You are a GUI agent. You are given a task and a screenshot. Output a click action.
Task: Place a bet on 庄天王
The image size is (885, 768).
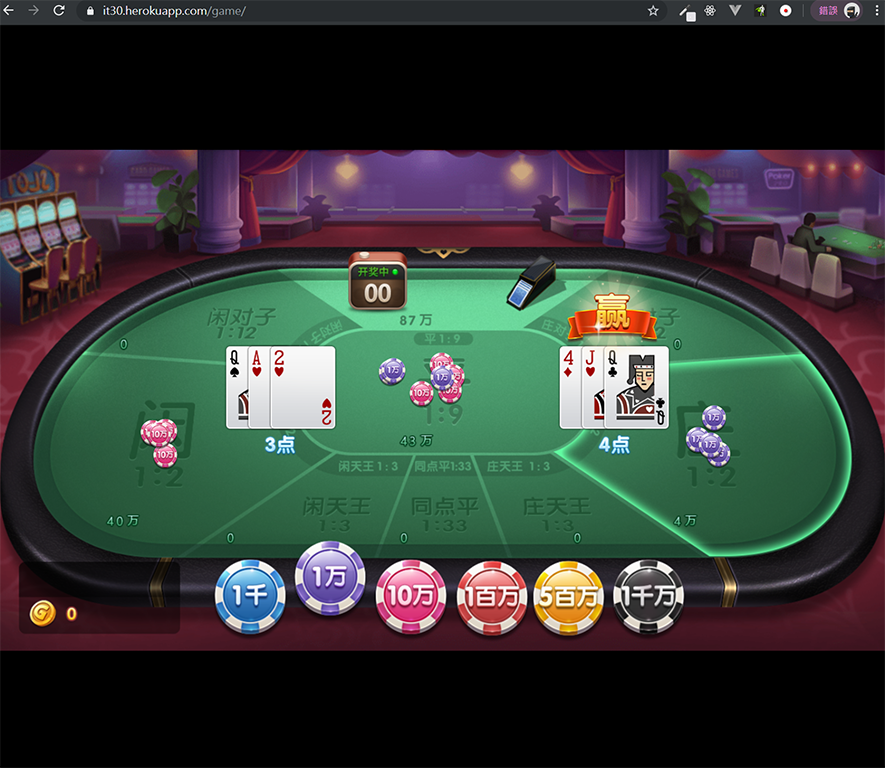pyautogui.click(x=557, y=513)
